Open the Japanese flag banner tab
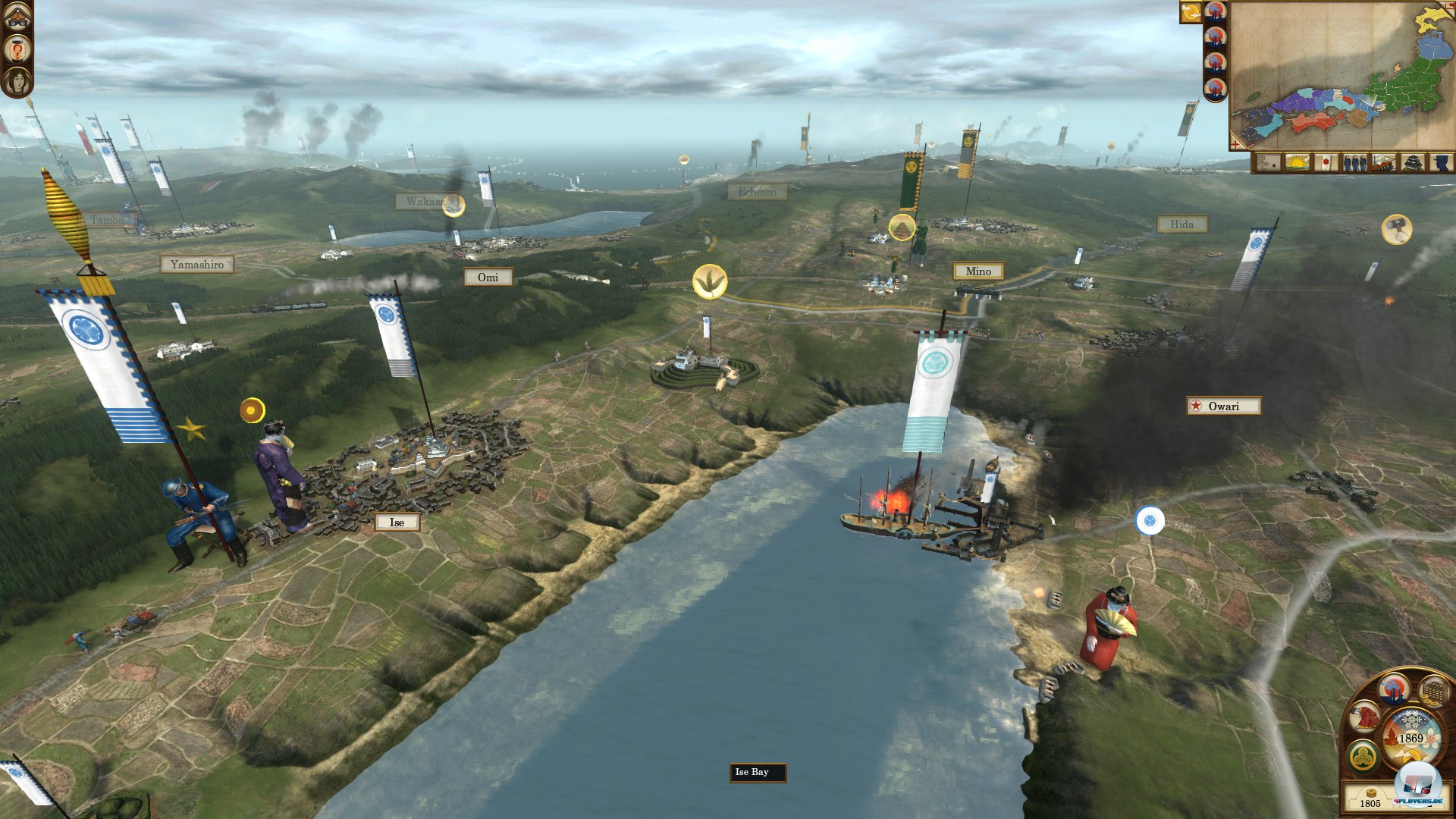The height and width of the screenshot is (819, 1456). coord(1326,162)
